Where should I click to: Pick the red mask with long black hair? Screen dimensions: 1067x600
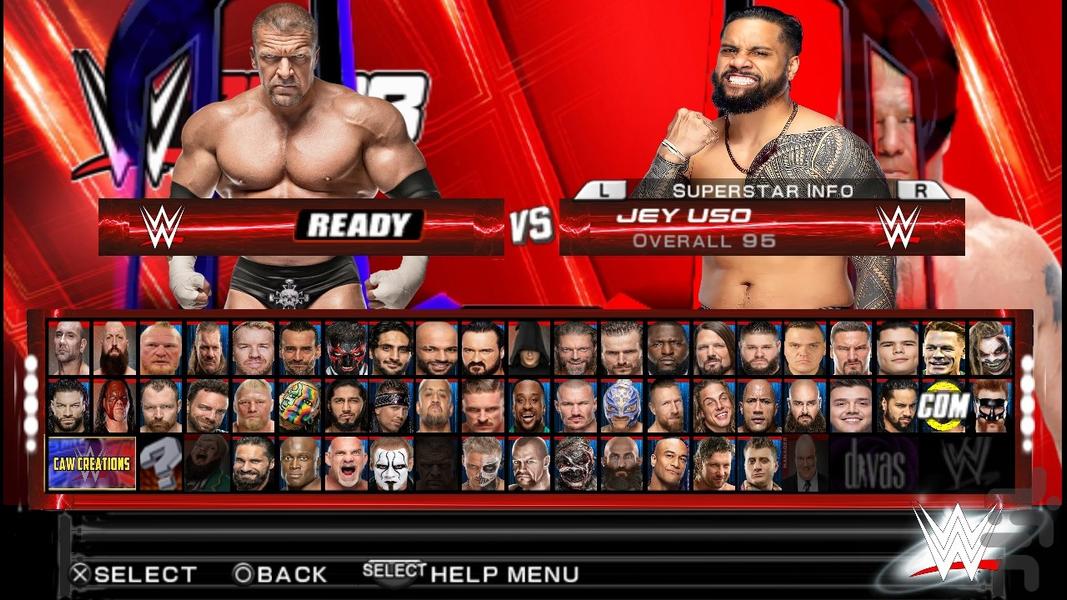(x=114, y=405)
